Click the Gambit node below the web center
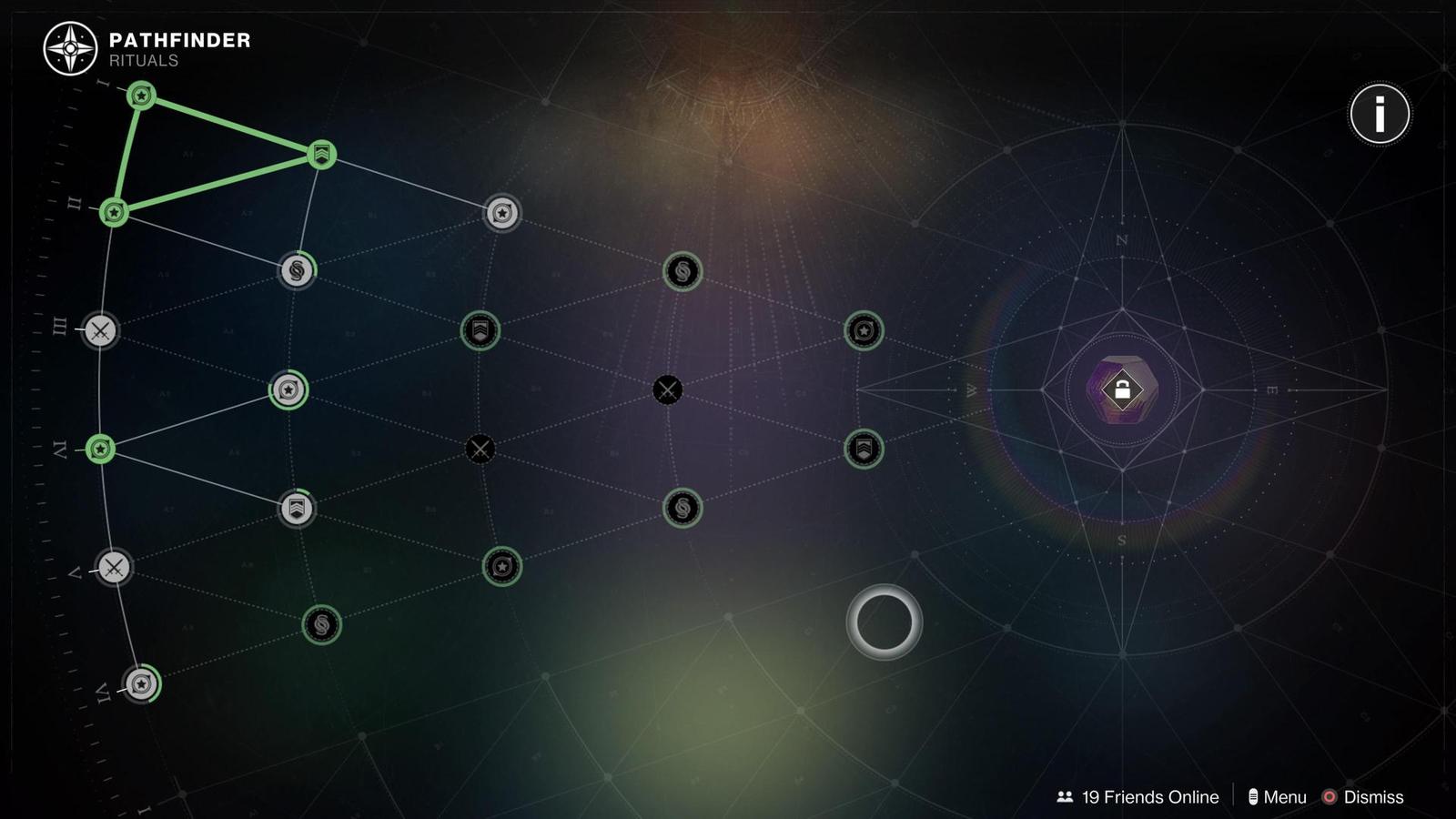Image resolution: width=1456 pixels, height=819 pixels. click(682, 510)
